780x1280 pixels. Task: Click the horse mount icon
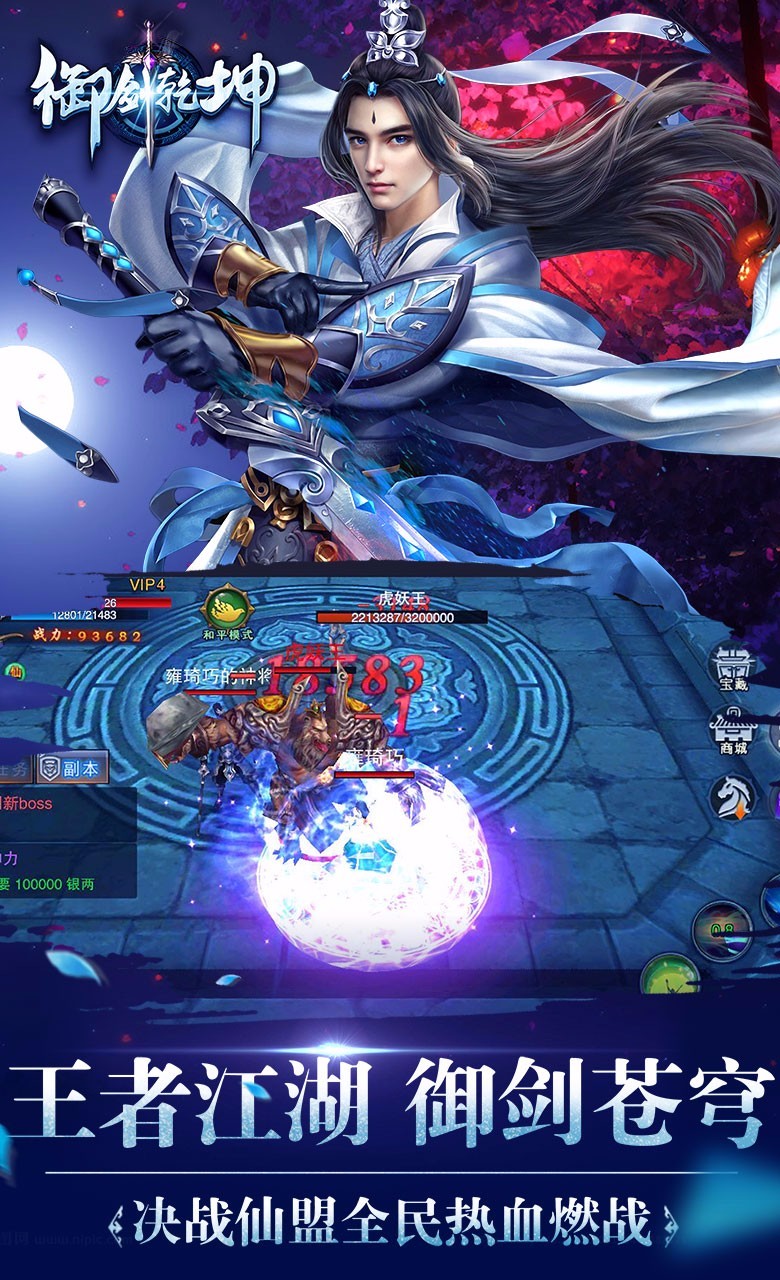pos(733,796)
